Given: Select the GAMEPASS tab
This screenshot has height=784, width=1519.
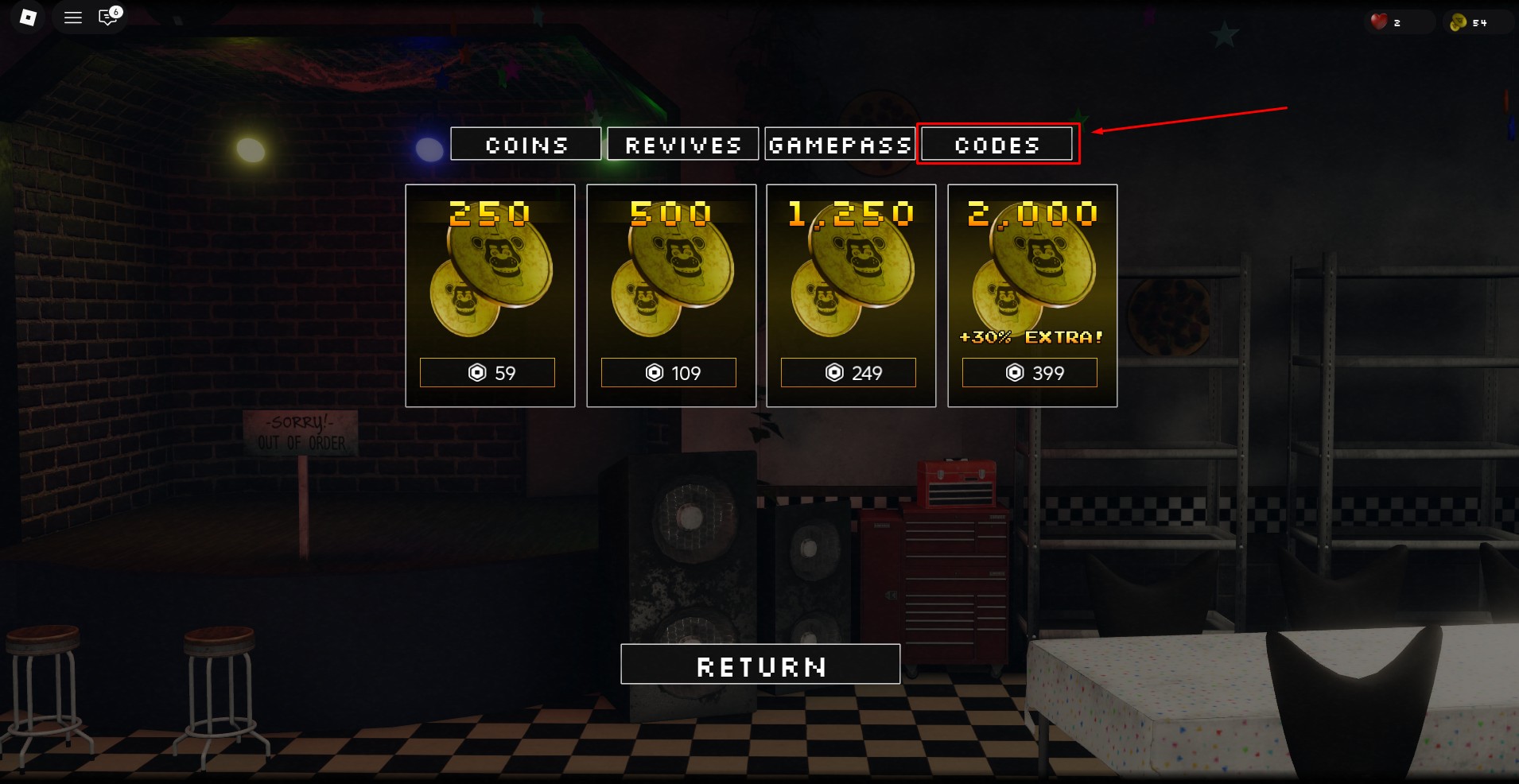Looking at the screenshot, I should pyautogui.click(x=840, y=144).
